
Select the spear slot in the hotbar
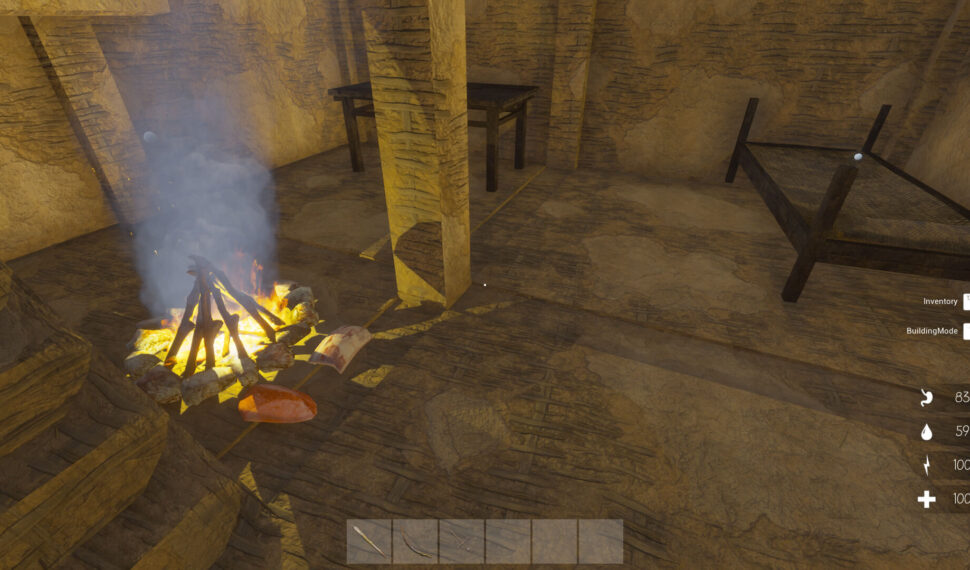(369, 541)
